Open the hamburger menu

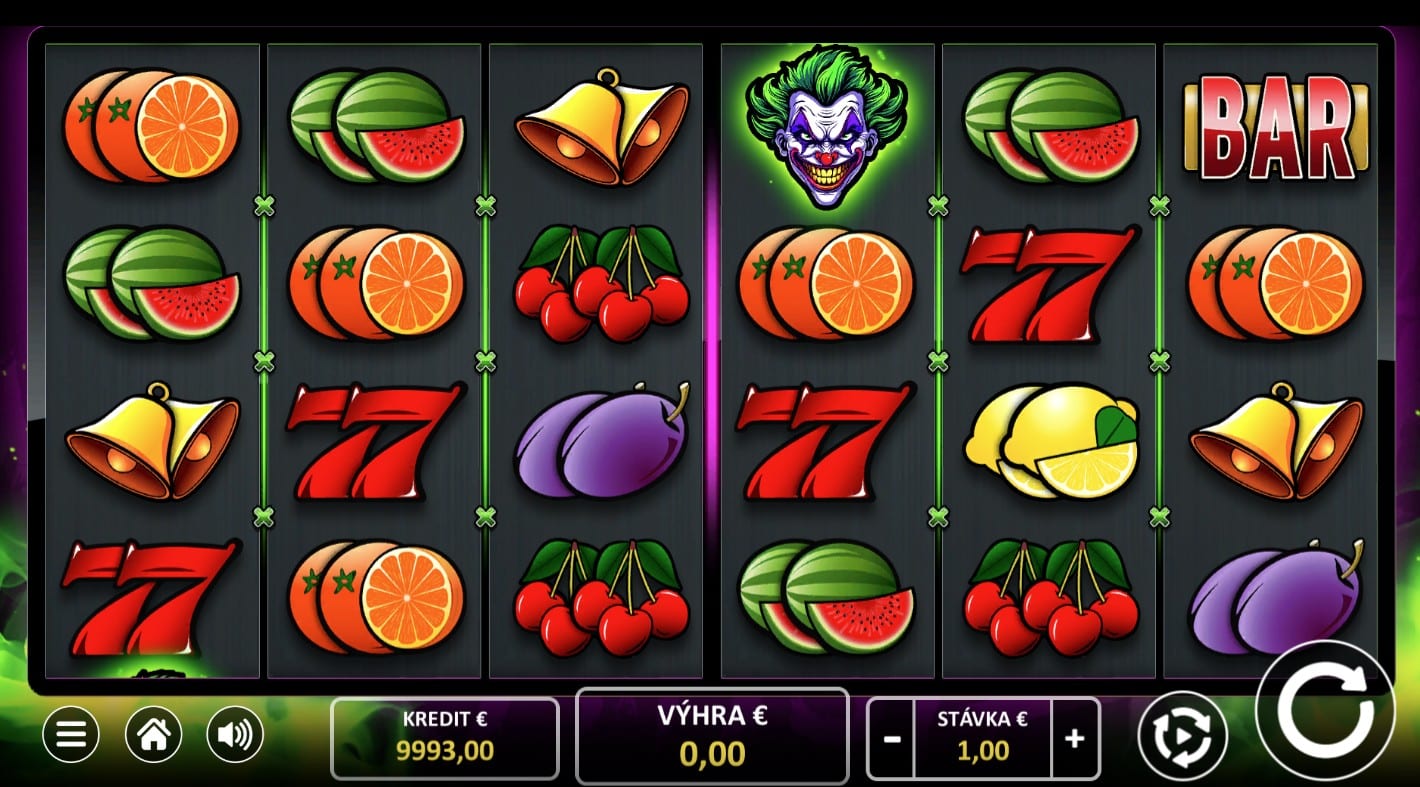(70, 735)
